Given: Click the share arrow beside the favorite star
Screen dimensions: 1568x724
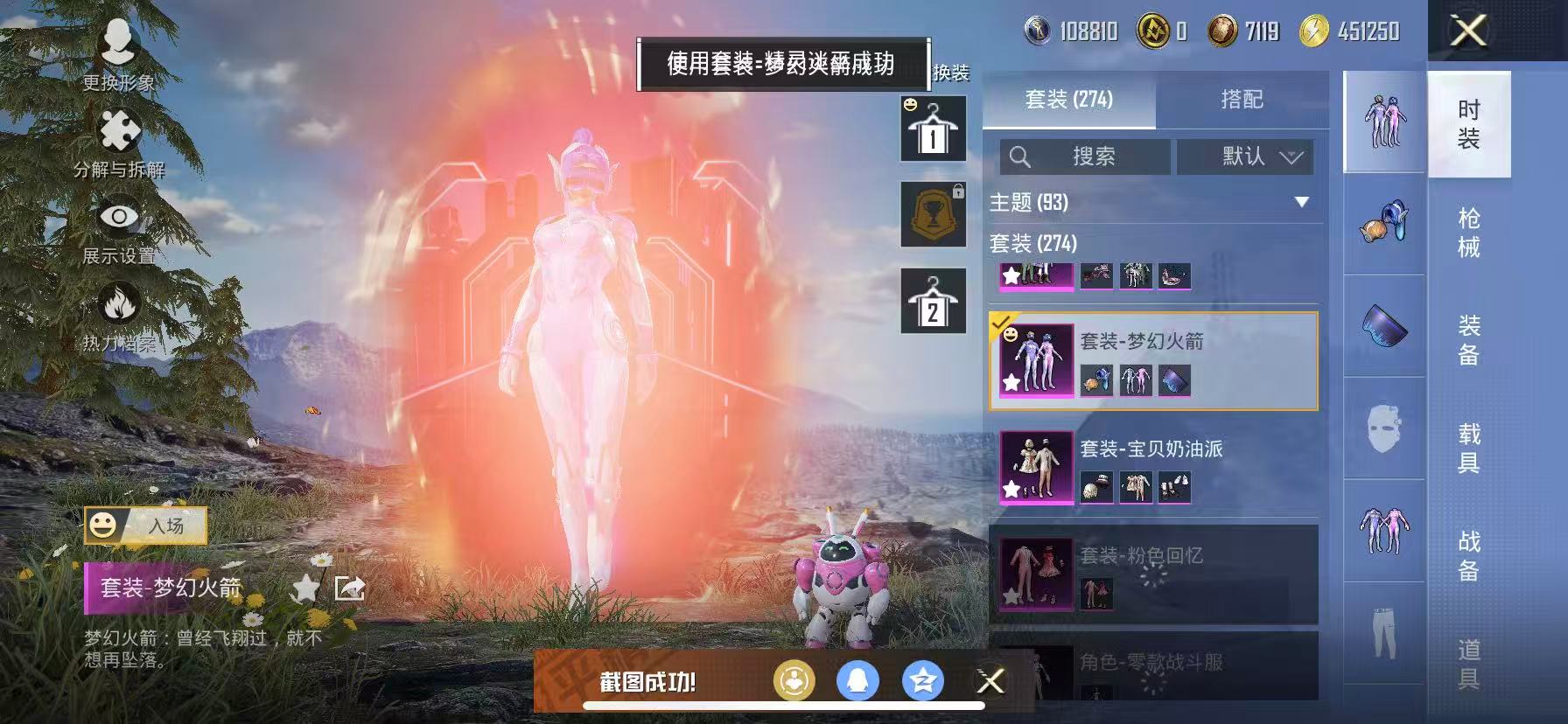Looking at the screenshot, I should tap(348, 587).
